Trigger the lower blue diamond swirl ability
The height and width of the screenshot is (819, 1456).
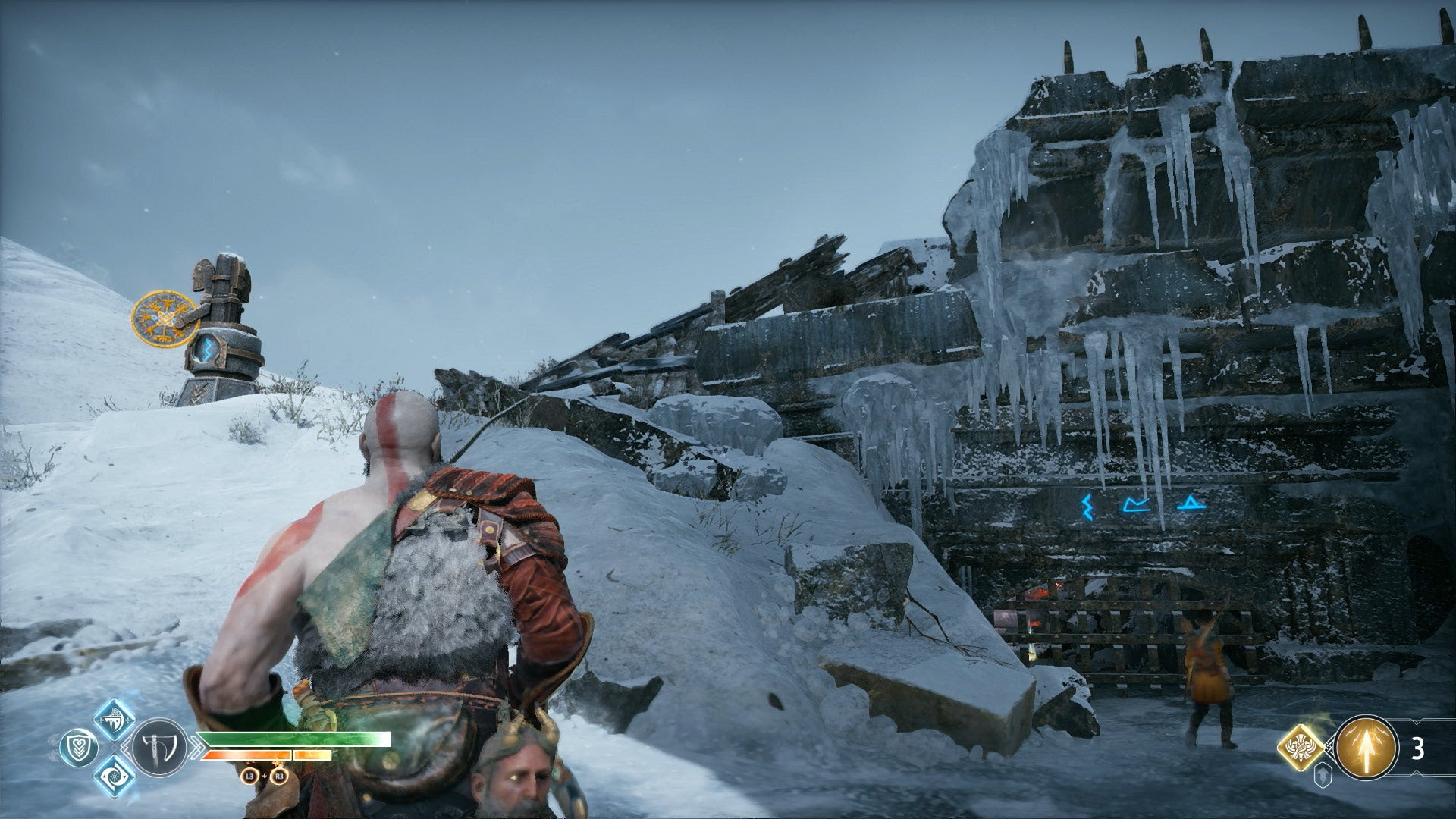click(x=115, y=777)
